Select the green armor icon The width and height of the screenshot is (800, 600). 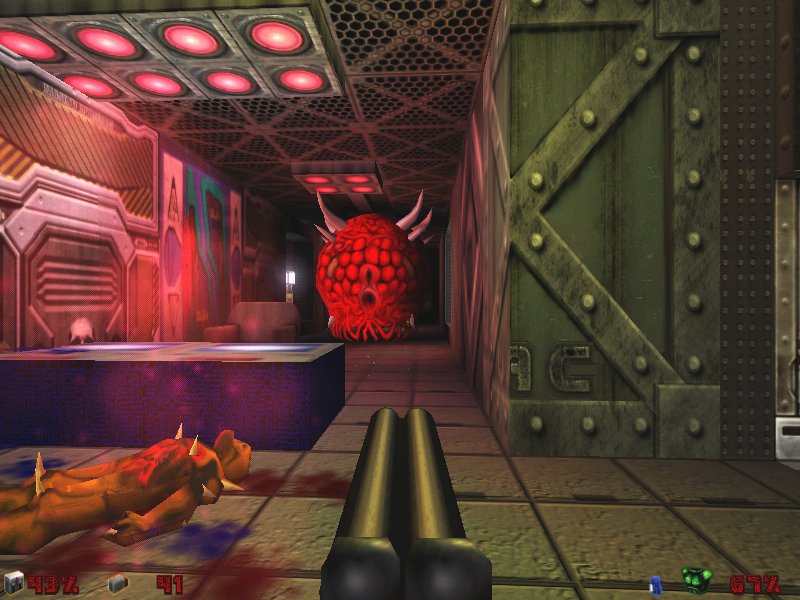click(696, 580)
